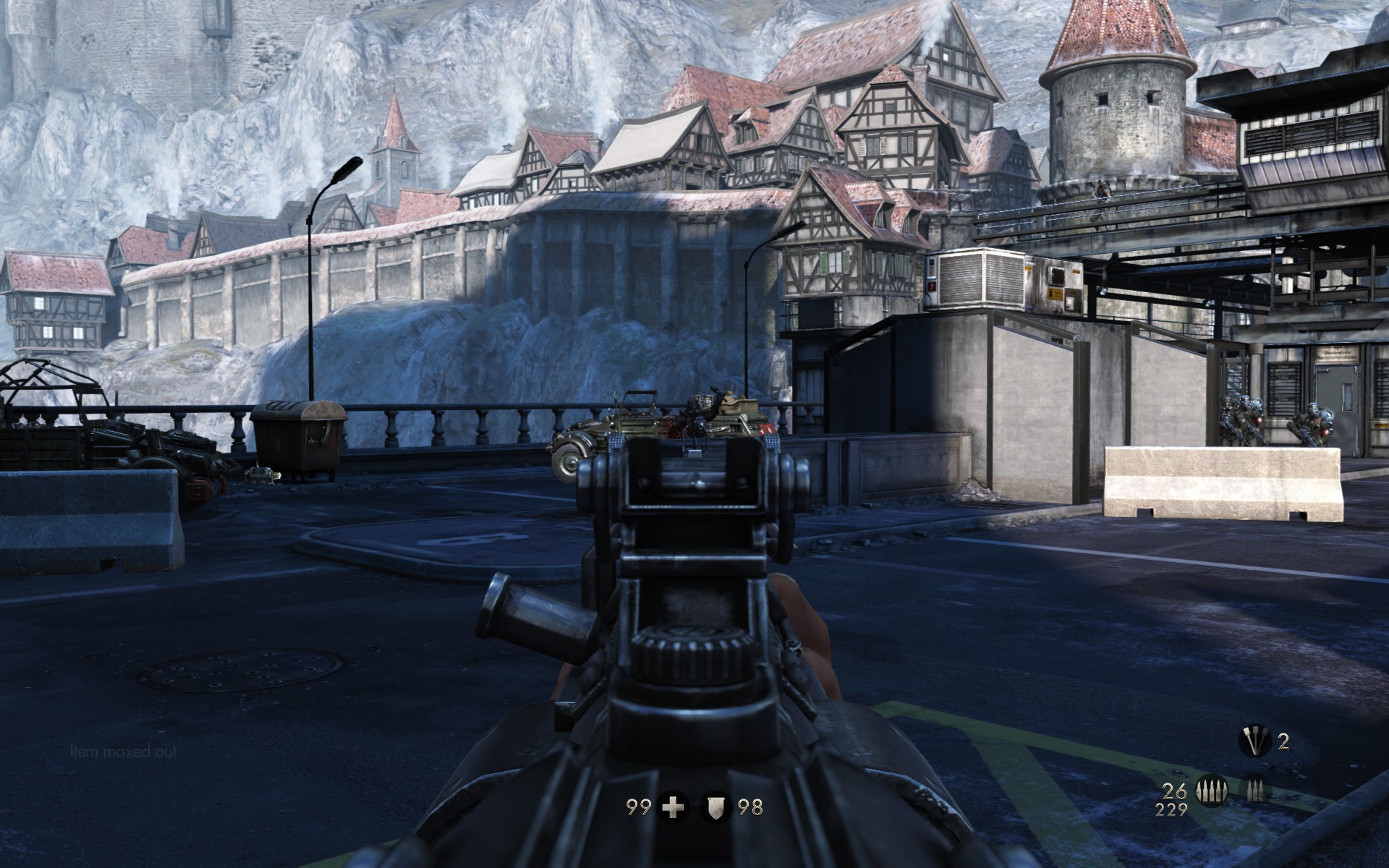Click the armor shield icon
The height and width of the screenshot is (868, 1389).
(715, 807)
